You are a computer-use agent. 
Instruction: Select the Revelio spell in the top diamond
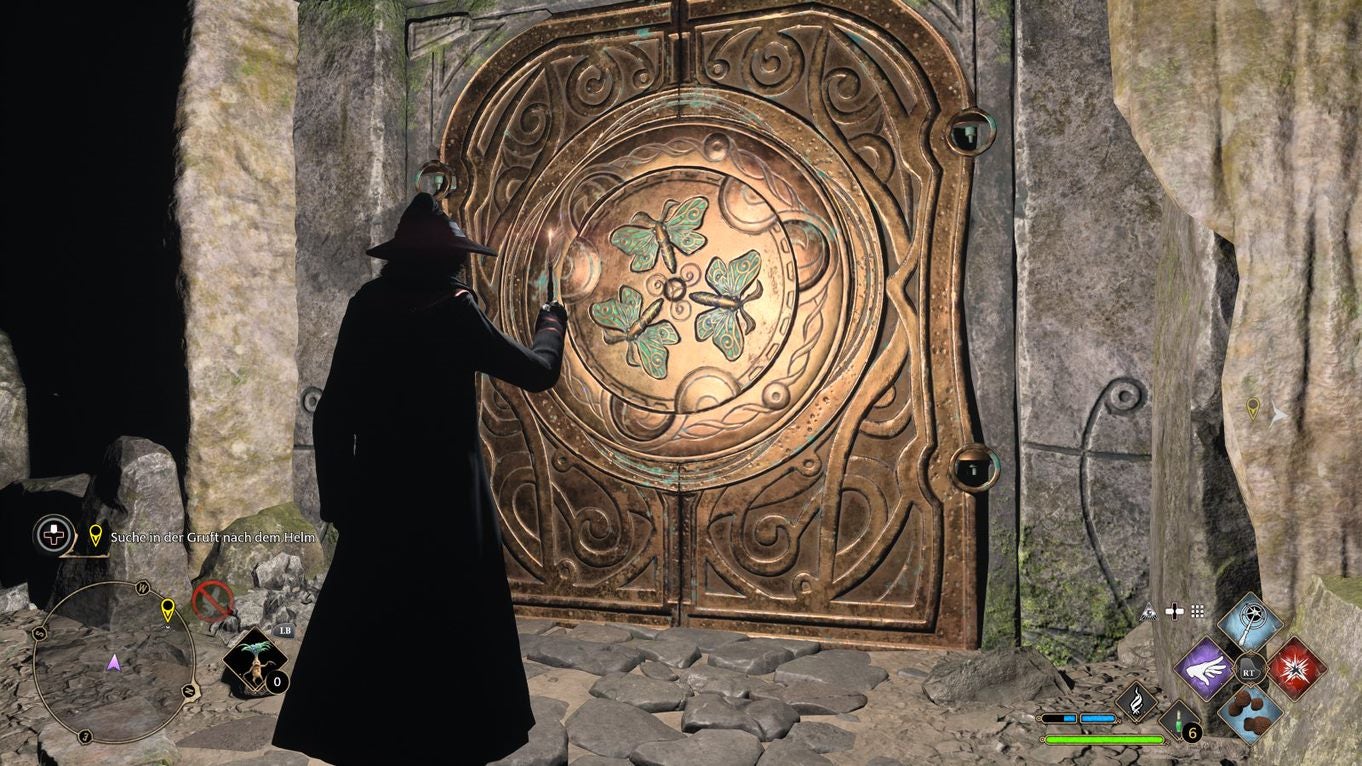point(1249,622)
